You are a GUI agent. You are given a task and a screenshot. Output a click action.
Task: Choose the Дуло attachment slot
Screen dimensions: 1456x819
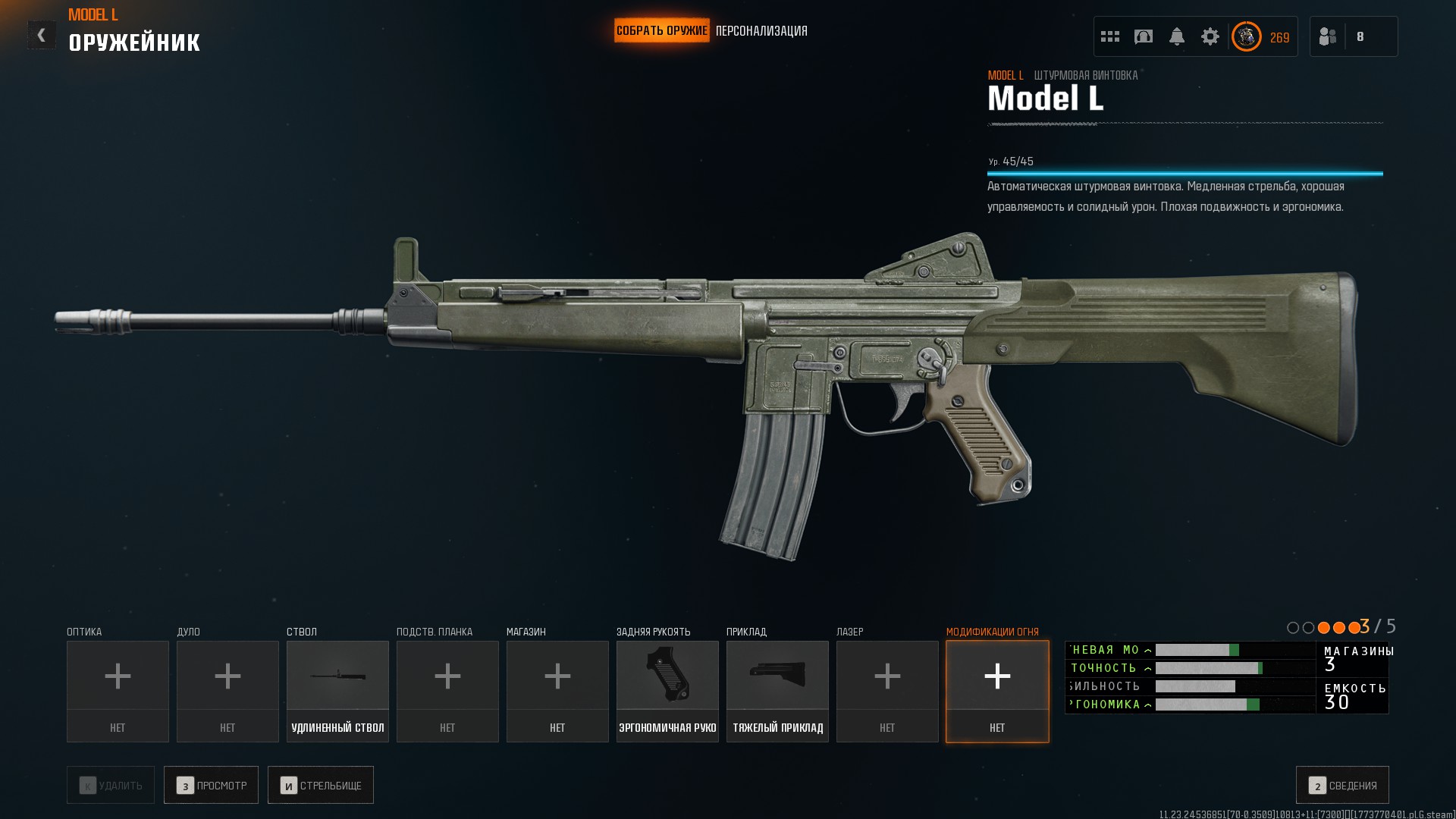(x=227, y=691)
